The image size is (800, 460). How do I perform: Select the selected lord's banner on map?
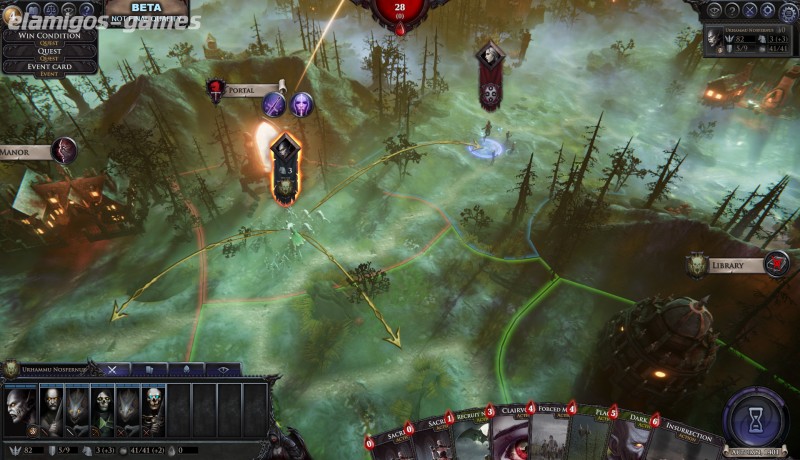click(284, 168)
